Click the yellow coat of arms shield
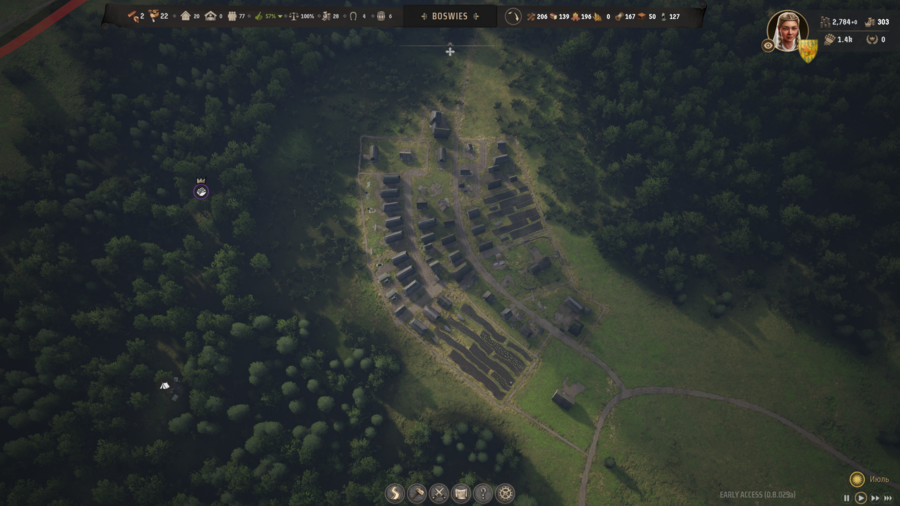 pos(807,50)
